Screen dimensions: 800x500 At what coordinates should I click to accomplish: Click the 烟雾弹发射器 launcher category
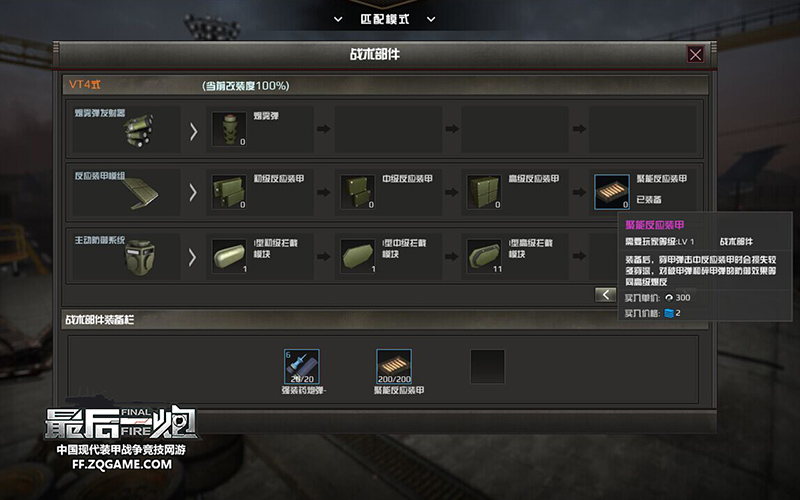tap(124, 128)
